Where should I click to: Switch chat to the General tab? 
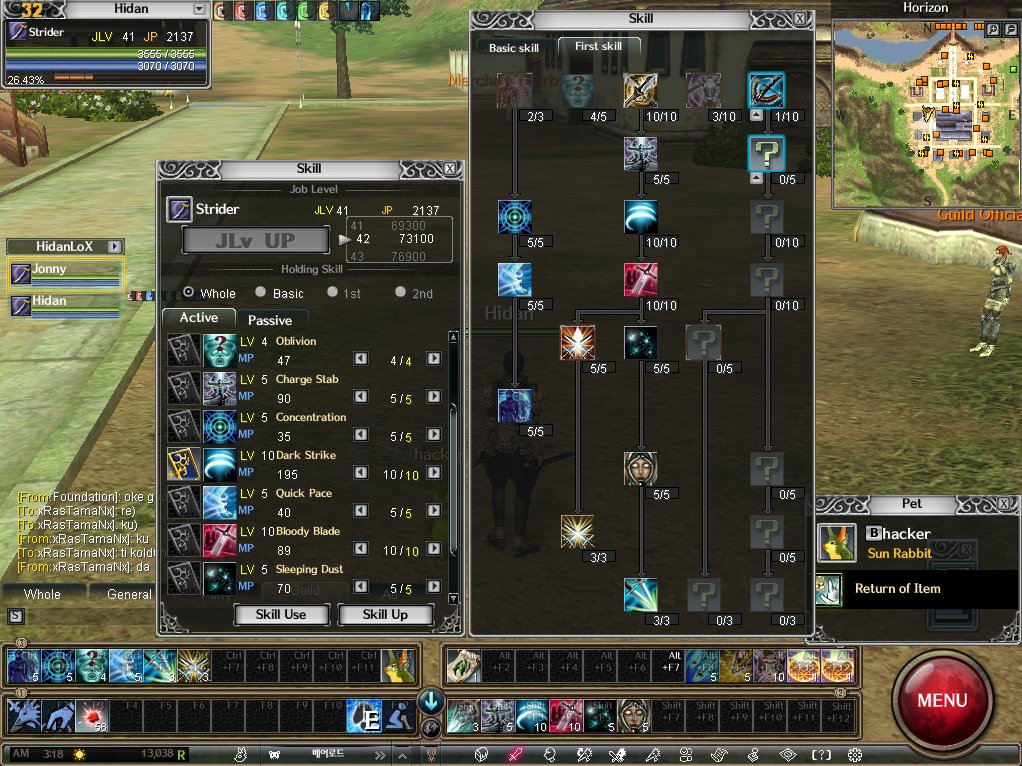[x=129, y=594]
